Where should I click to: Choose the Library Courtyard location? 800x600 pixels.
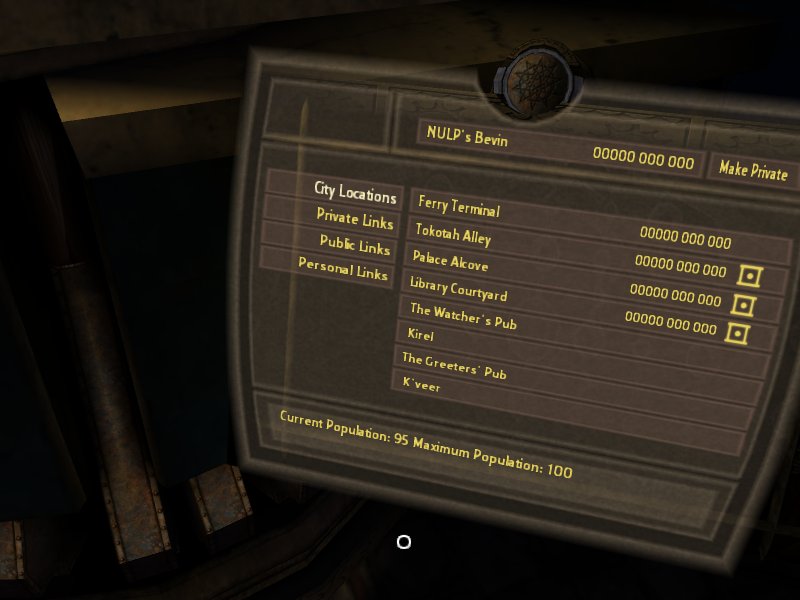coord(458,289)
